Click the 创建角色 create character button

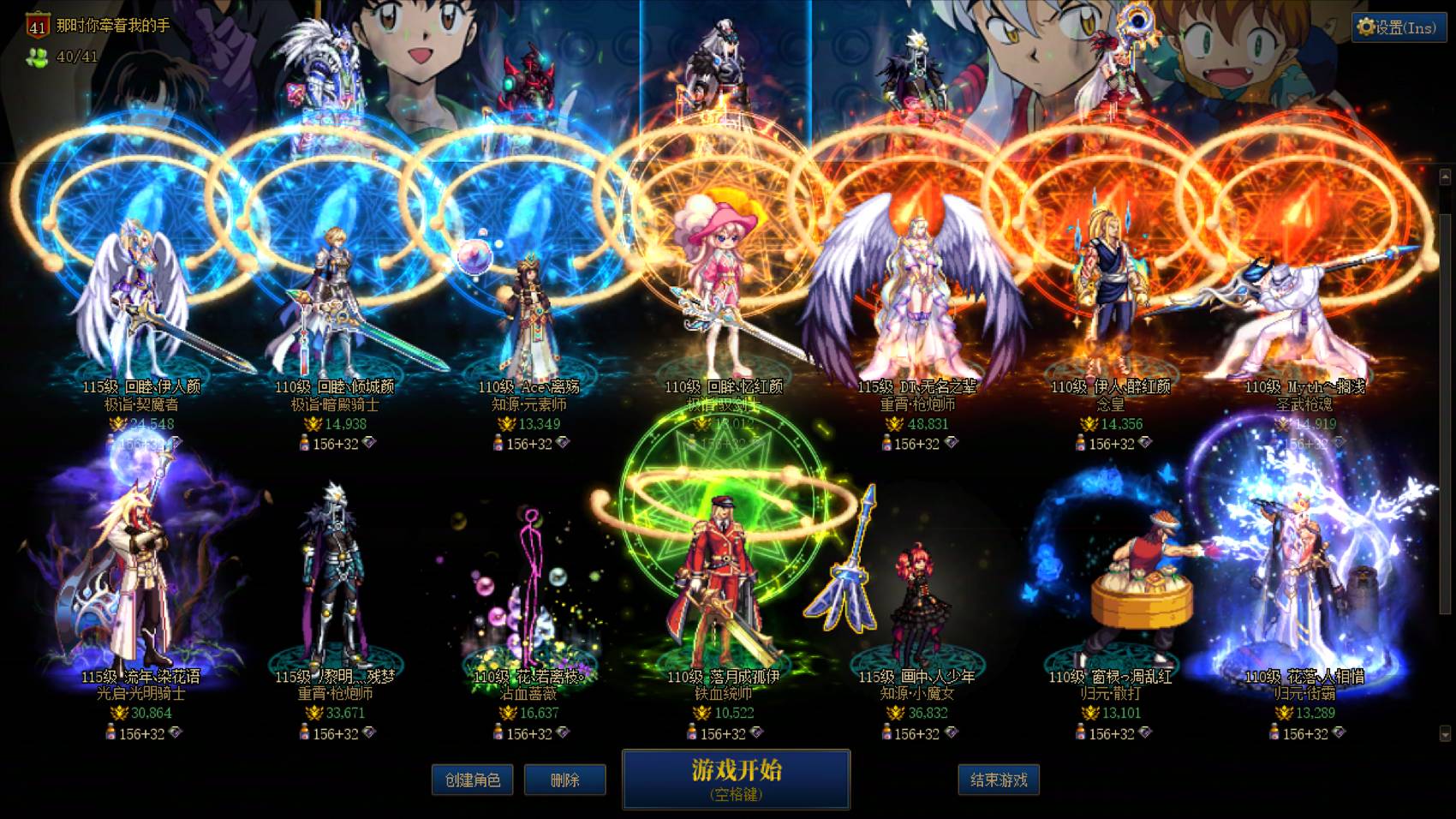[x=472, y=780]
